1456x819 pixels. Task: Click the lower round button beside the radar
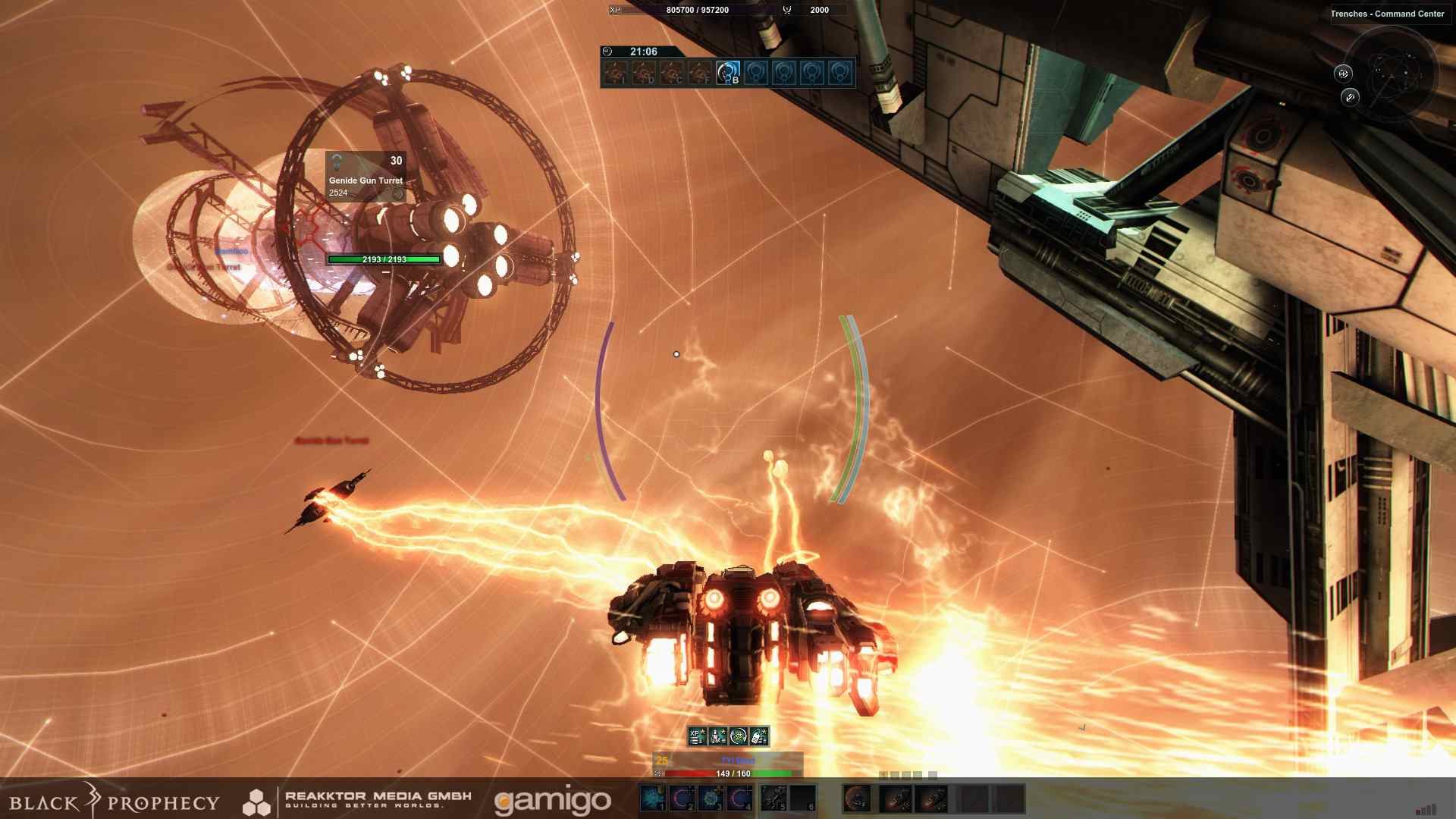pyautogui.click(x=1350, y=97)
